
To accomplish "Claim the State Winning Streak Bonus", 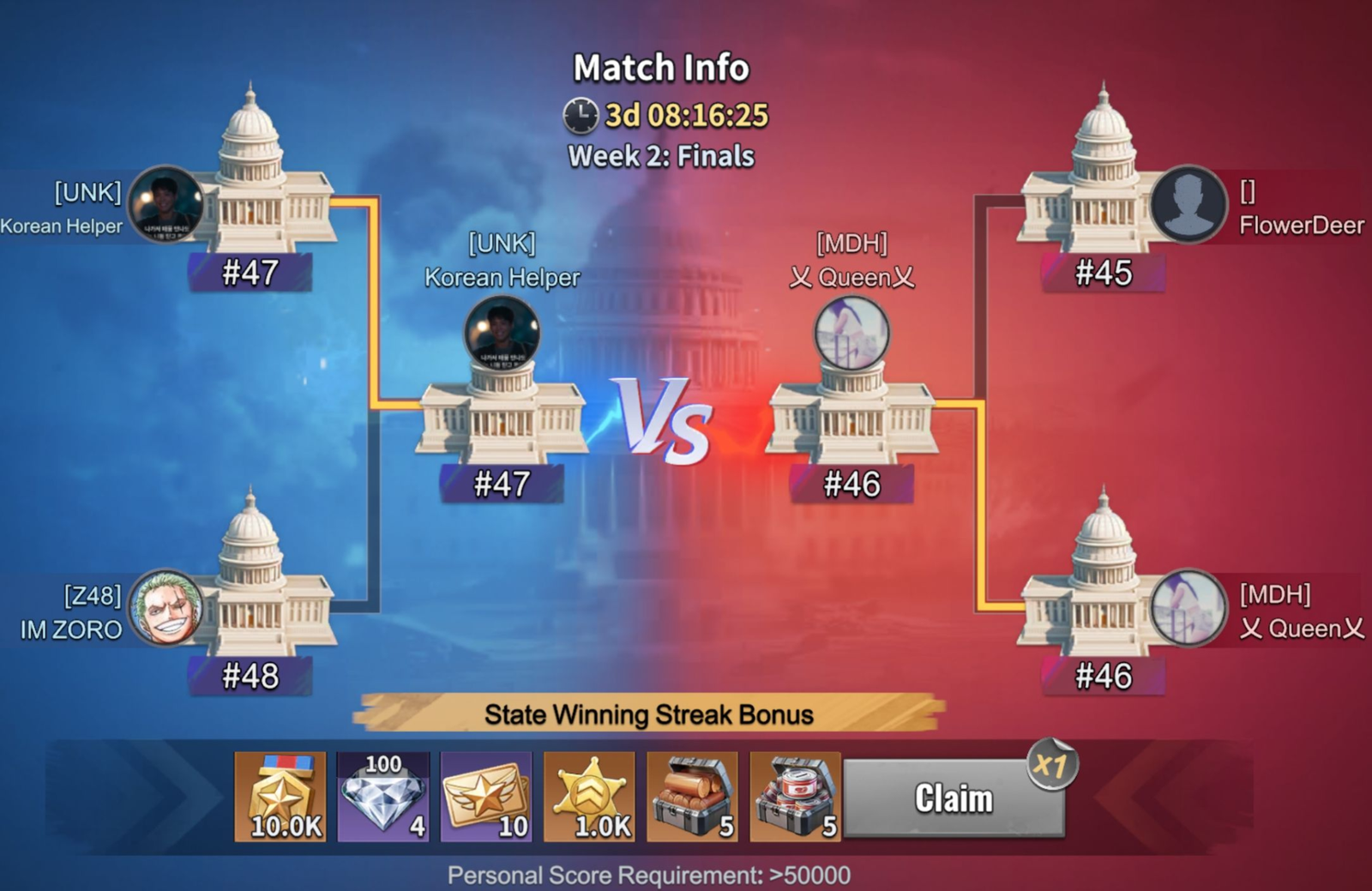I will (954, 798).
